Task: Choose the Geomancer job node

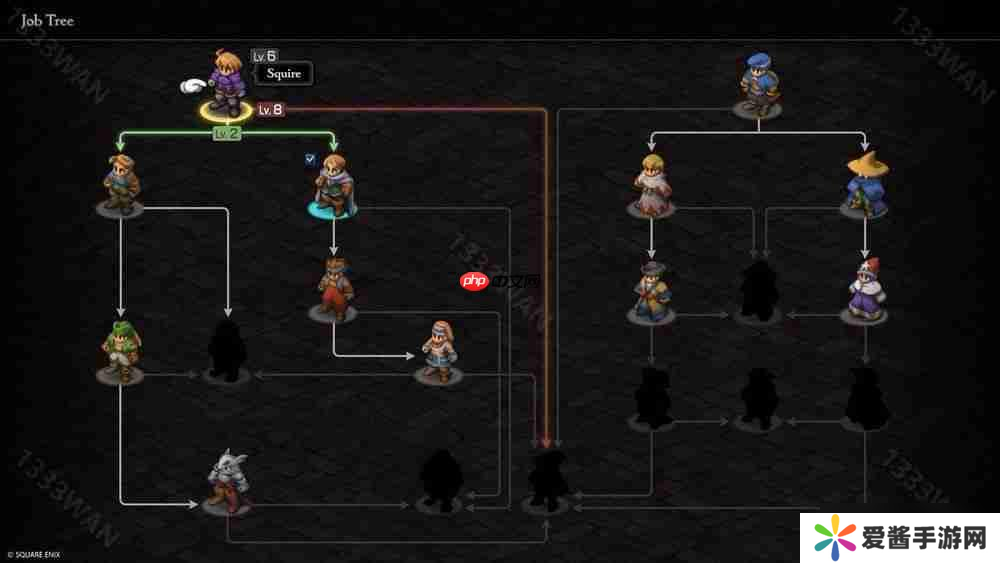Action: pyautogui.click(x=437, y=349)
